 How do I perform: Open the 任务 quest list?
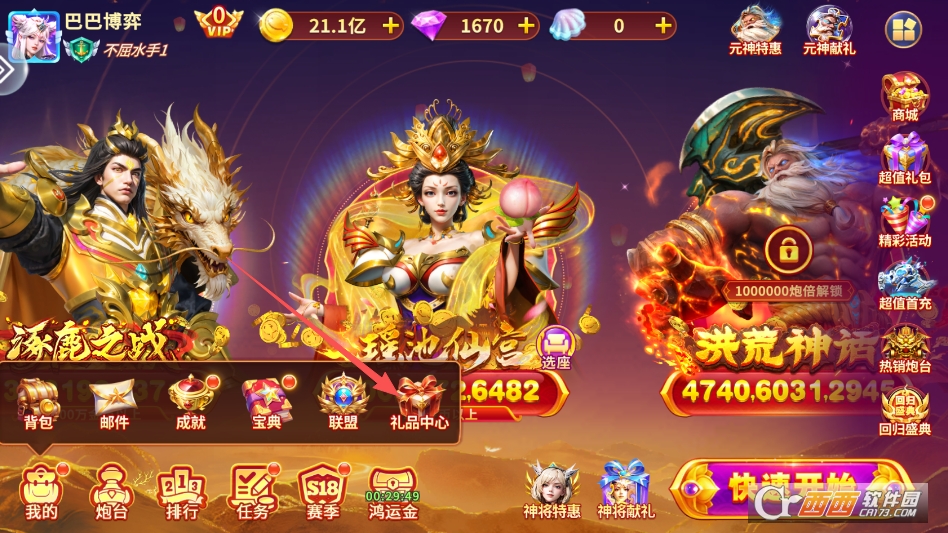(x=253, y=491)
